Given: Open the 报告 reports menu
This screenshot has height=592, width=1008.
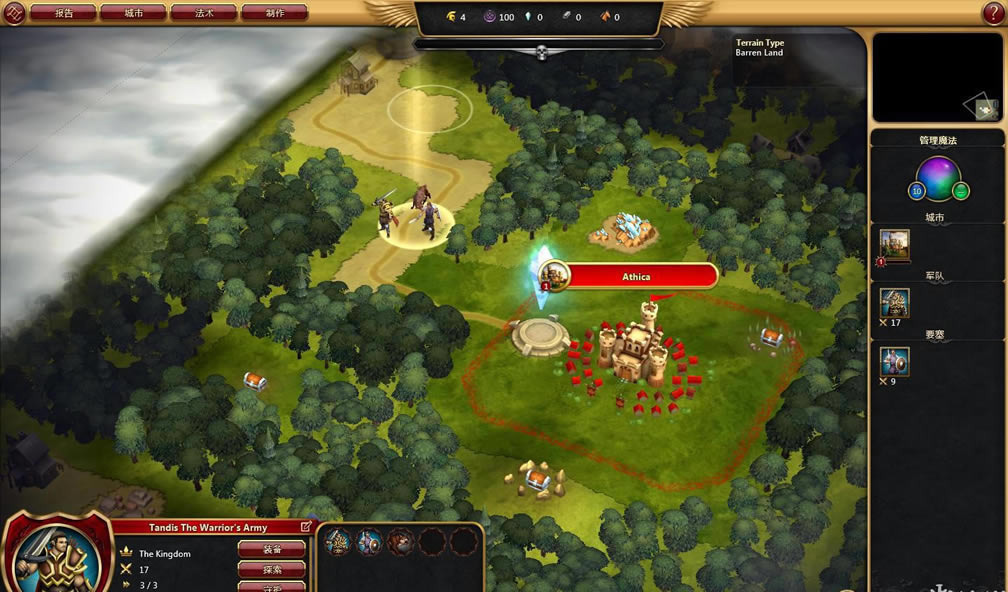Looking at the screenshot, I should tap(64, 13).
